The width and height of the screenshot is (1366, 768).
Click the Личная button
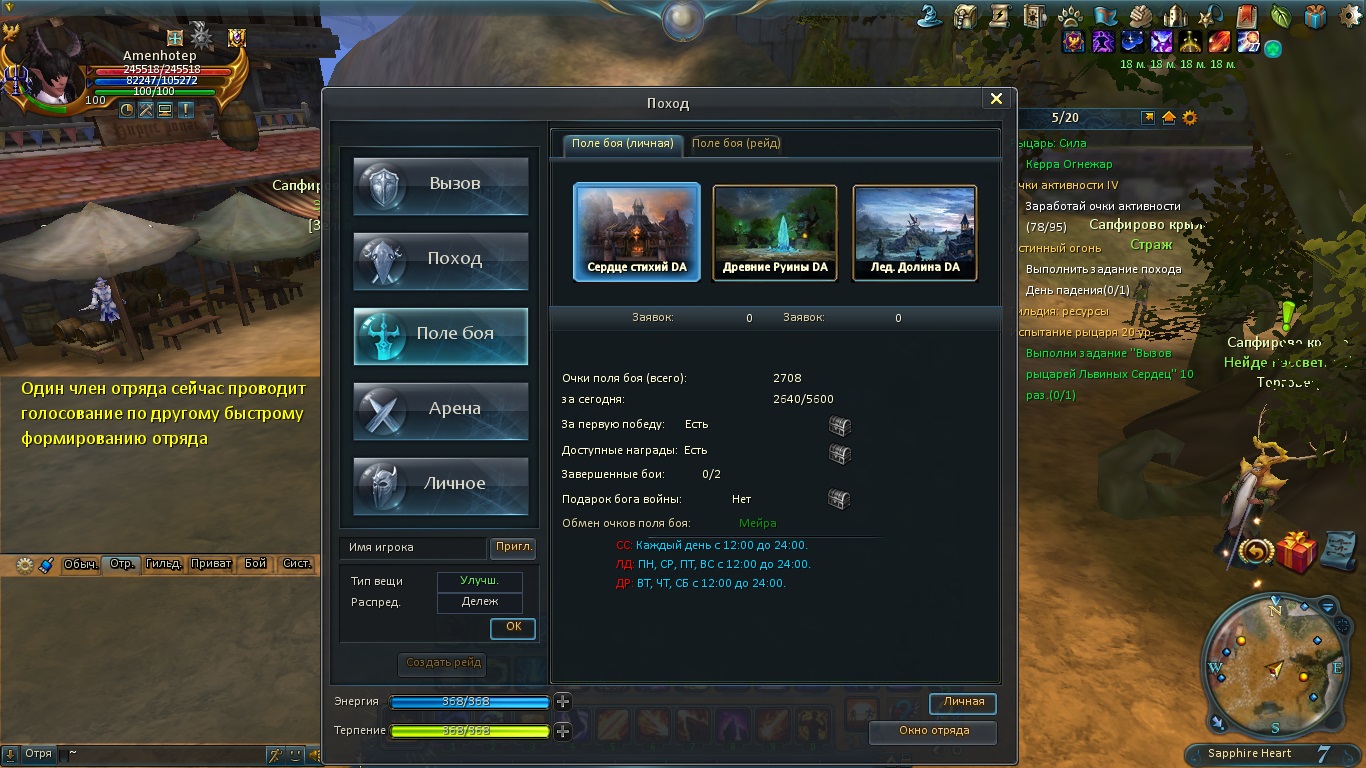click(x=963, y=702)
